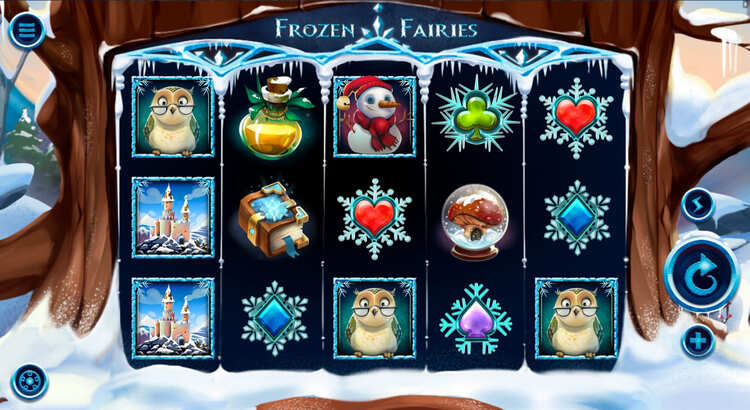Open the chip bet settings button
750x410 pixels.
(29, 383)
